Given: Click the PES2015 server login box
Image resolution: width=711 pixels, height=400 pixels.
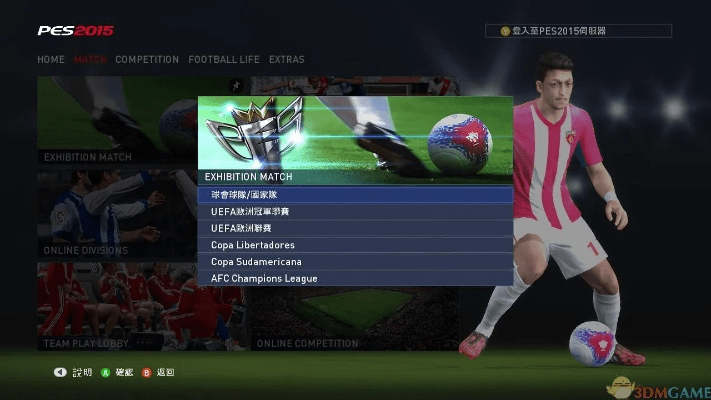Looking at the screenshot, I should pos(579,31).
